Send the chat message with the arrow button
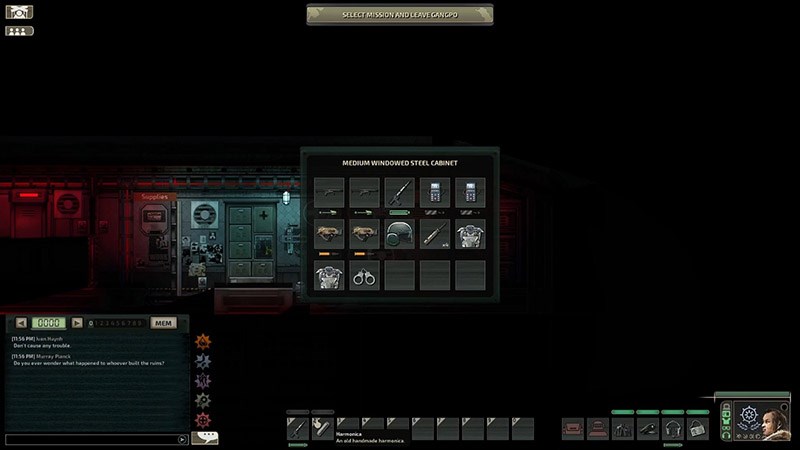 tap(182, 439)
